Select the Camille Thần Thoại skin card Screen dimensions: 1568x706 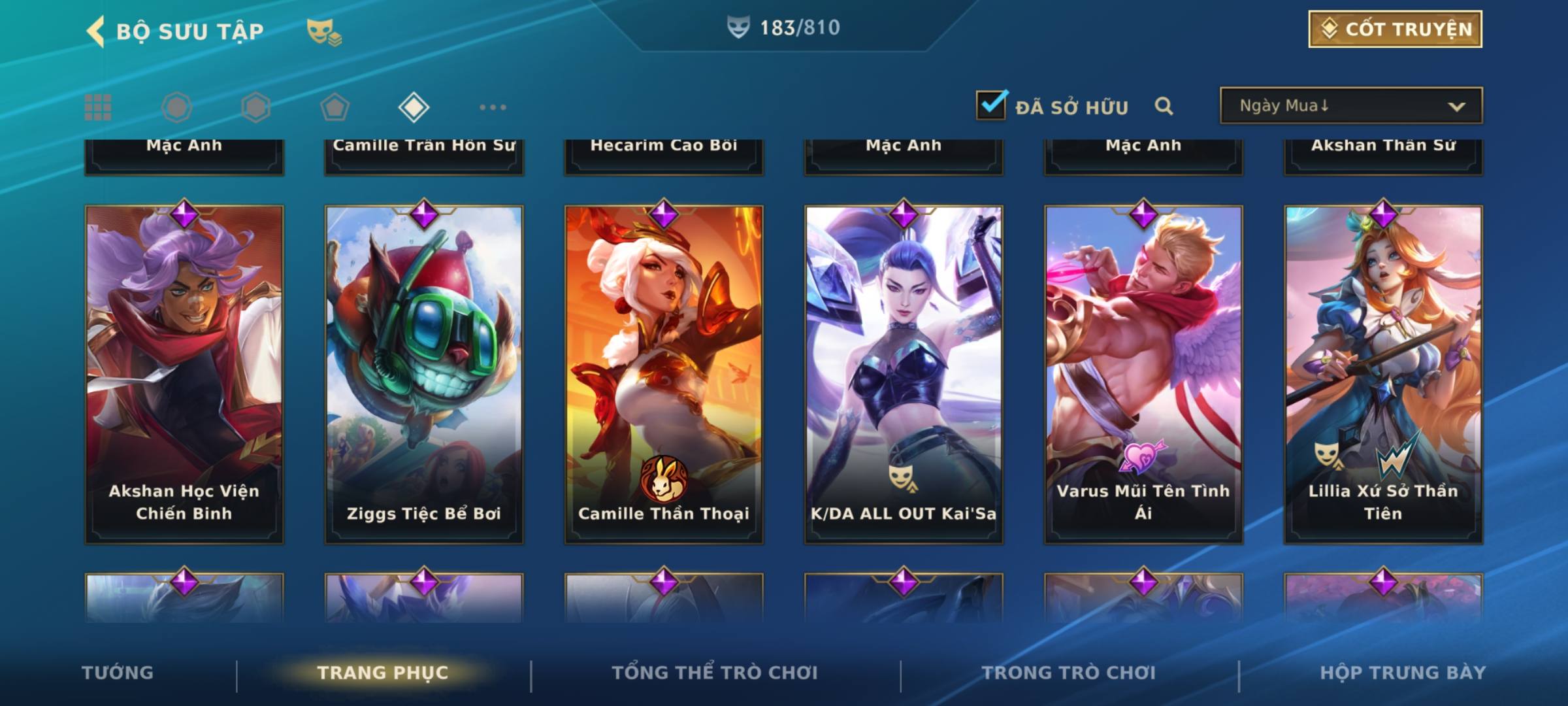coord(664,374)
